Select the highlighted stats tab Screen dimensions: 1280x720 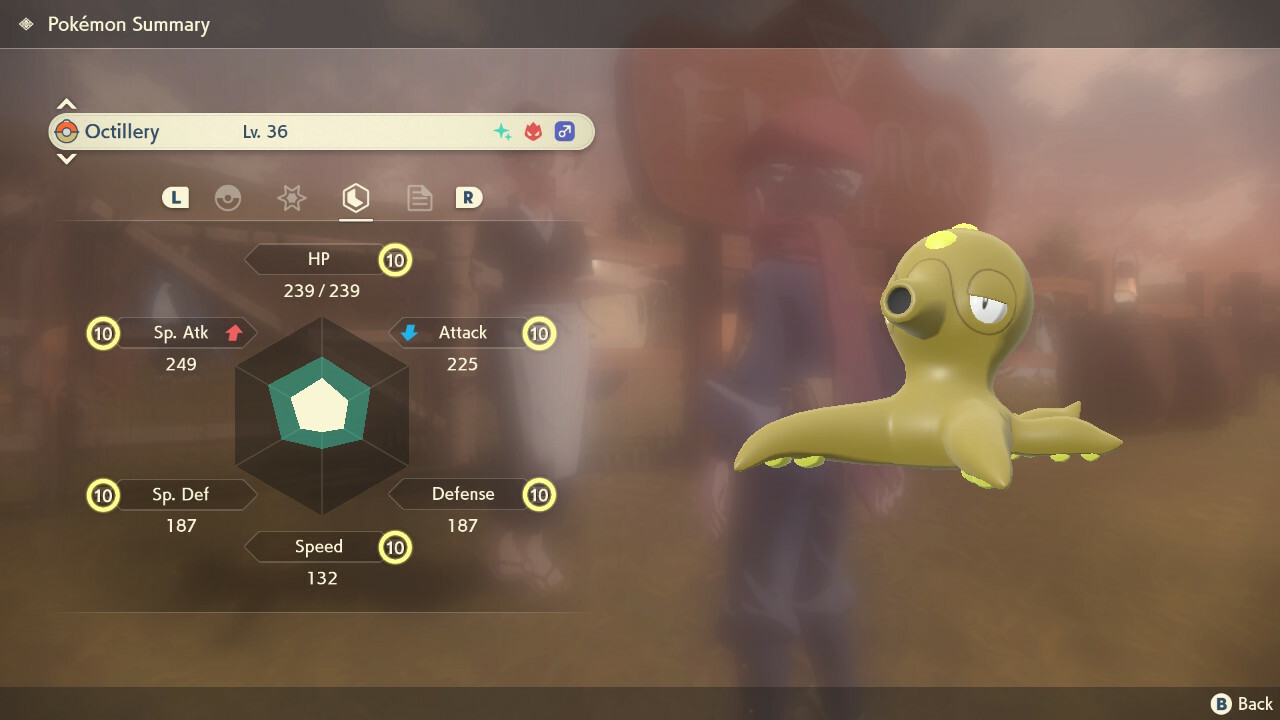coord(355,198)
